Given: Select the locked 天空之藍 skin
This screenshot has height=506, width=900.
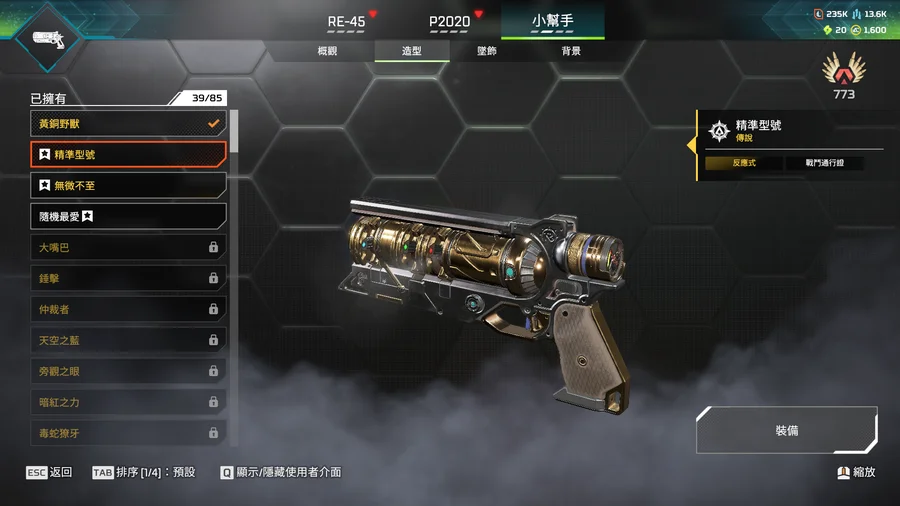Looking at the screenshot, I should coord(128,340).
